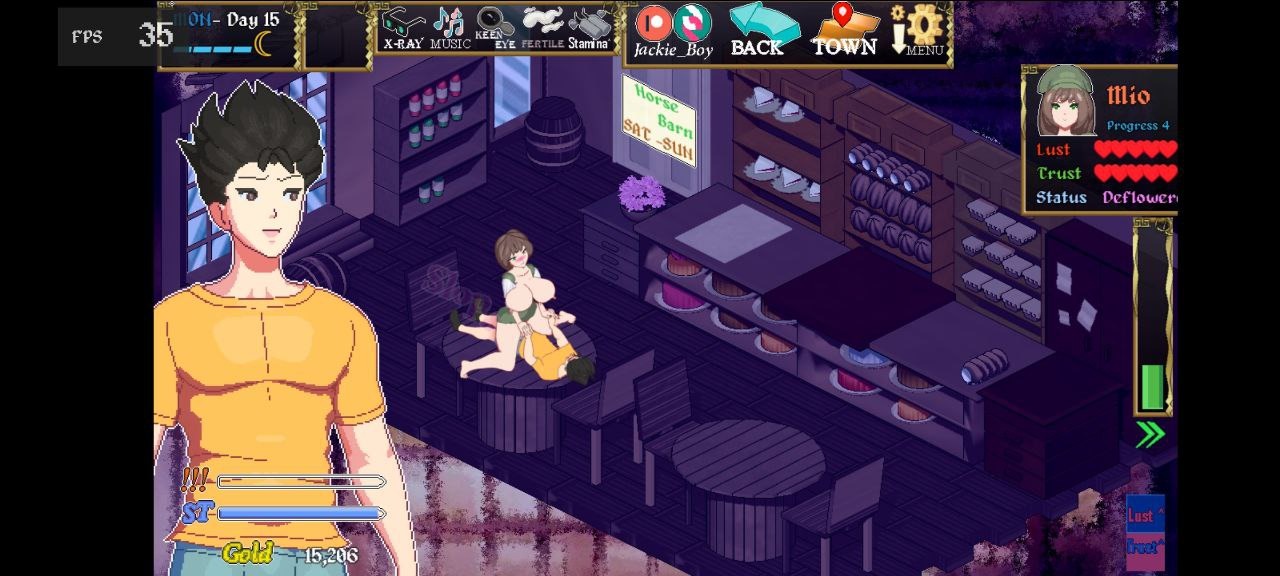Viewport: 1280px width, 576px height.
Task: Toggle the MUSIC notes icon
Action: (450, 27)
